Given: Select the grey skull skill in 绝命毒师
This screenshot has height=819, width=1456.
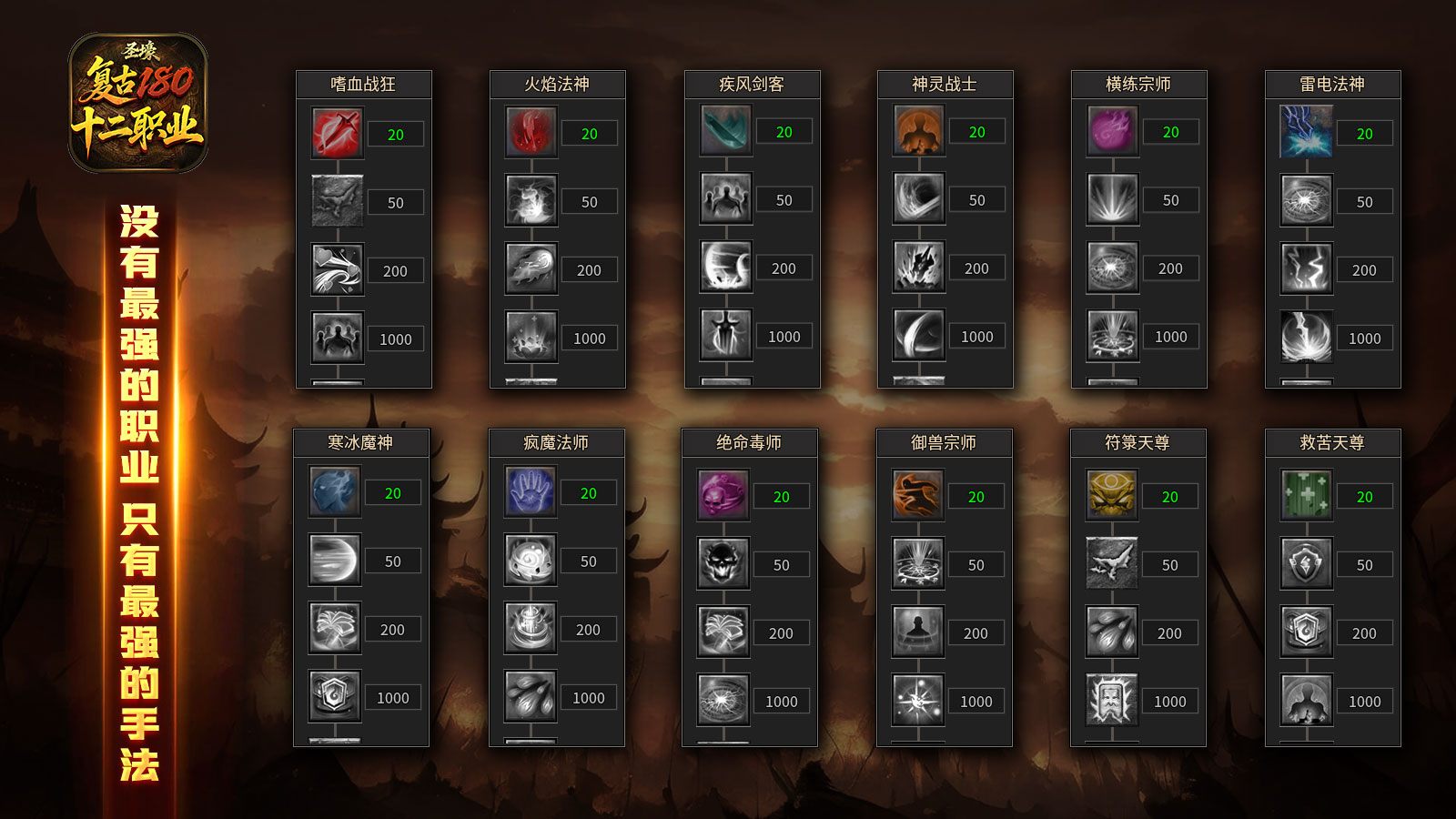Looking at the screenshot, I should pyautogui.click(x=723, y=564).
